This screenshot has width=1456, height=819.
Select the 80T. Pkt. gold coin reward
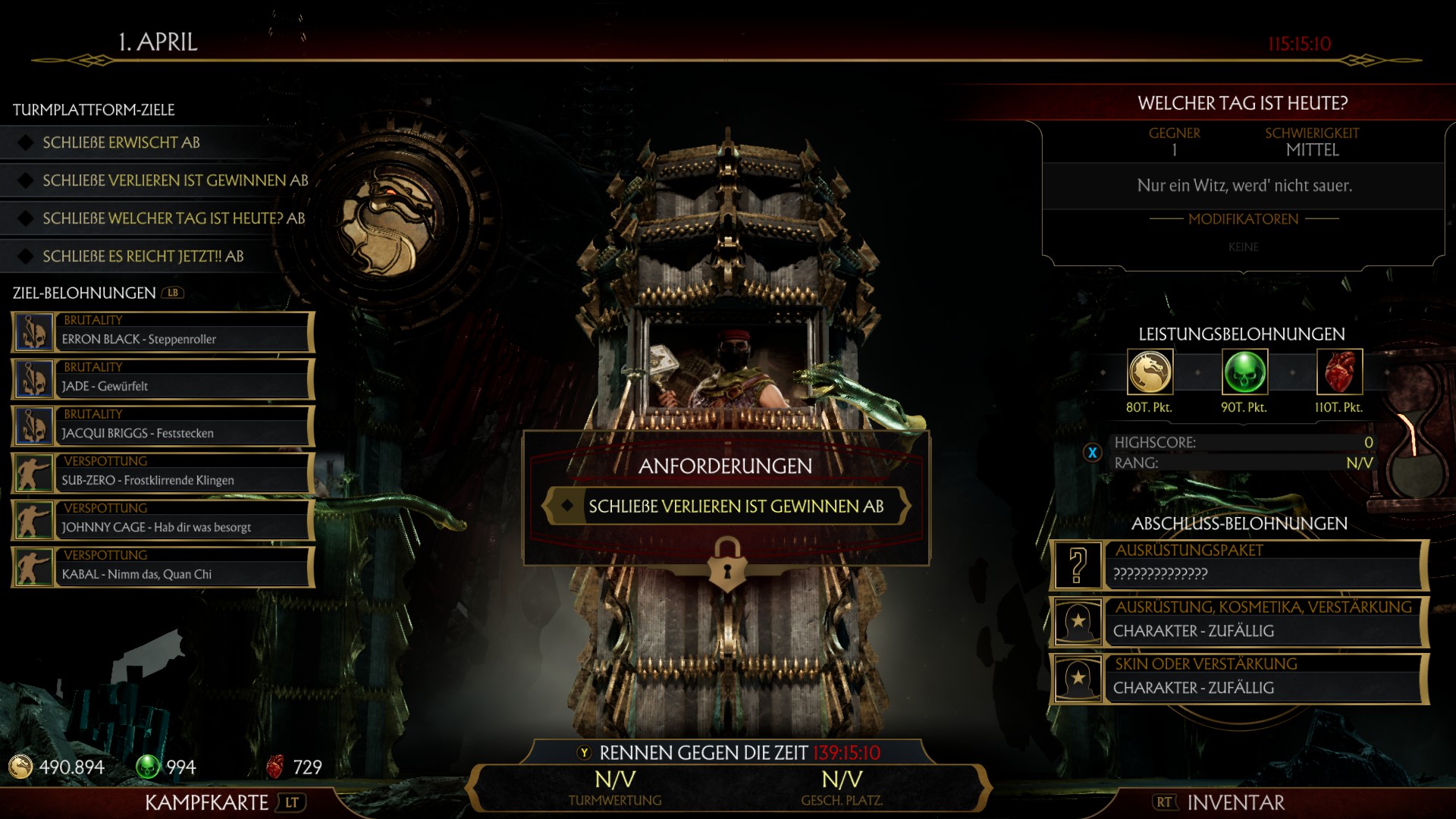[x=1150, y=372]
